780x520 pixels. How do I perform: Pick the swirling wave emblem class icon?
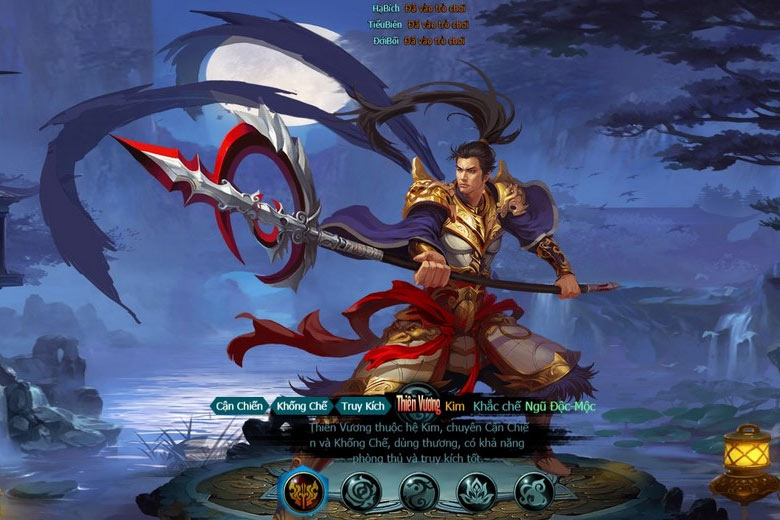point(419,491)
